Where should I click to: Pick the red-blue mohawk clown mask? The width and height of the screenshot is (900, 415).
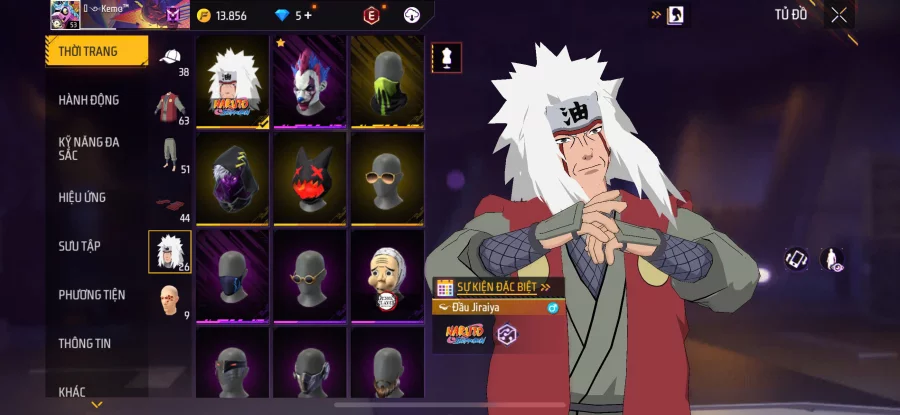pos(309,81)
